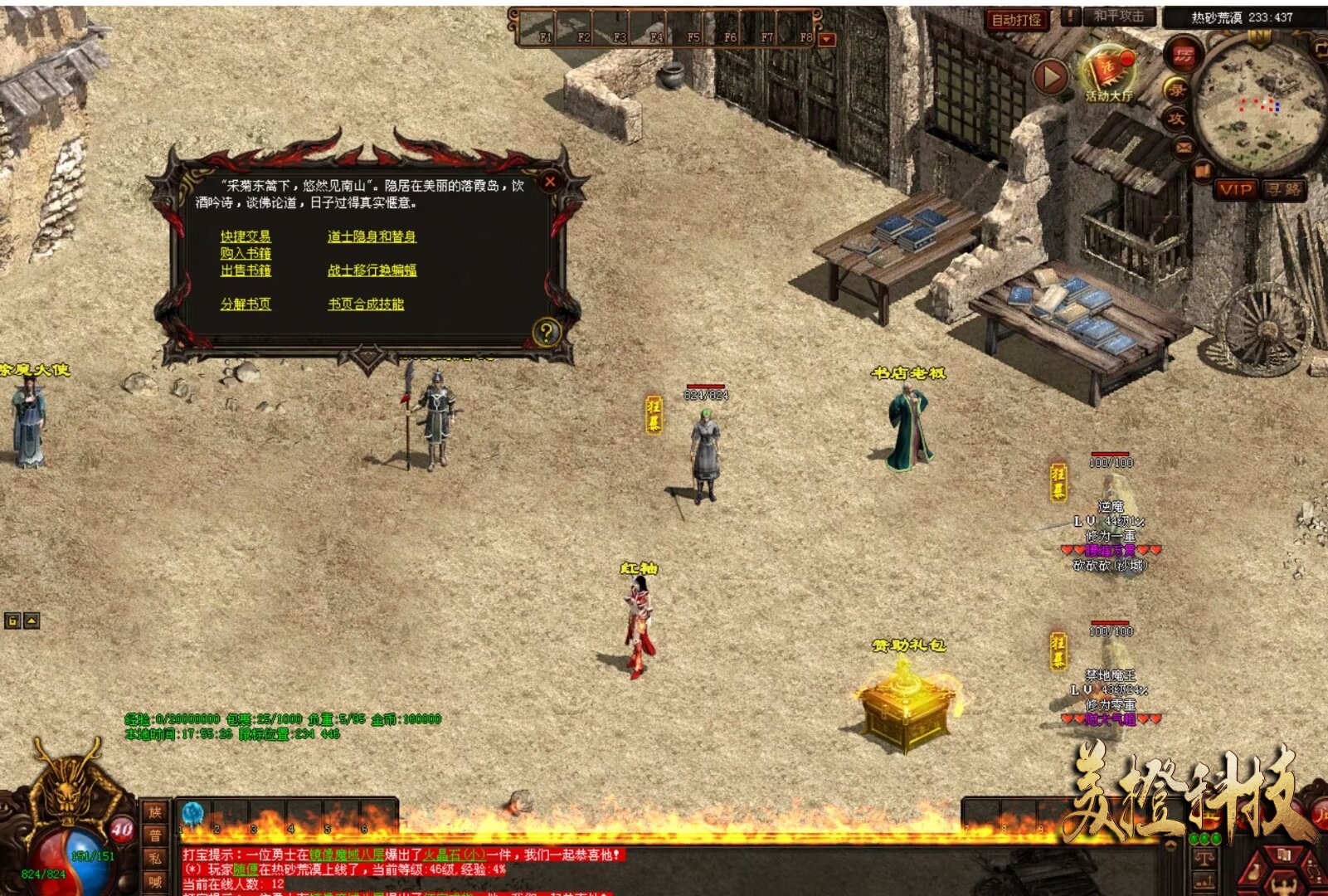Viewport: 1328px width, 896px height.
Task: Choose the 分解书页 option
Action: [x=246, y=304]
